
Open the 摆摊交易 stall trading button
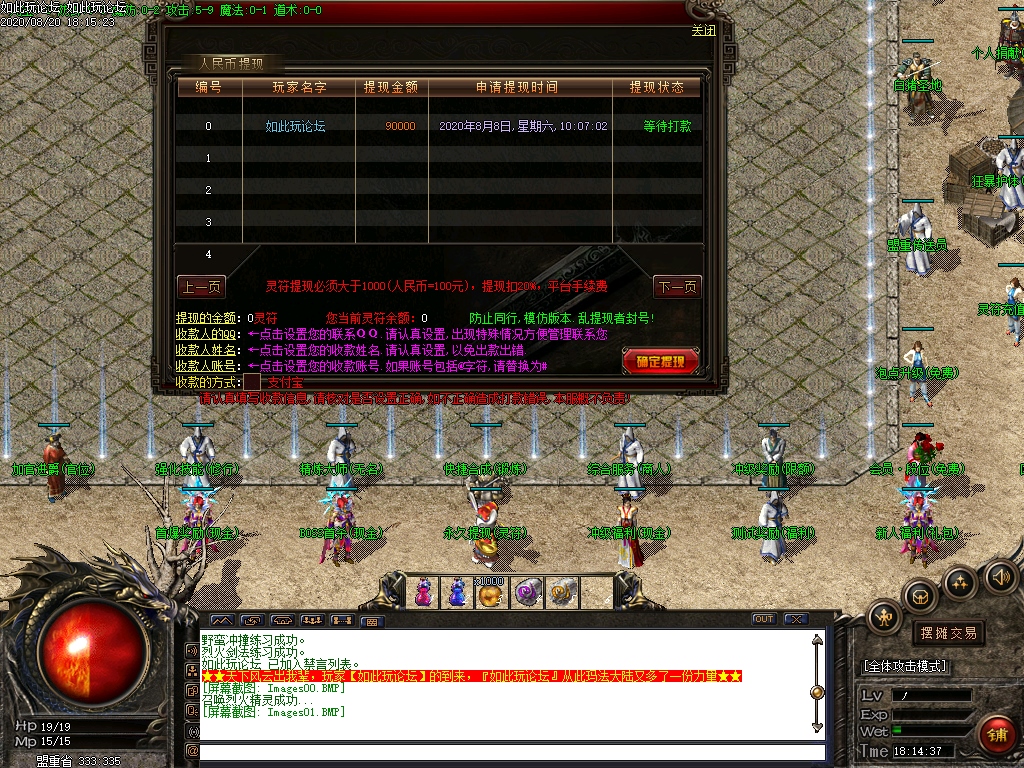947,633
